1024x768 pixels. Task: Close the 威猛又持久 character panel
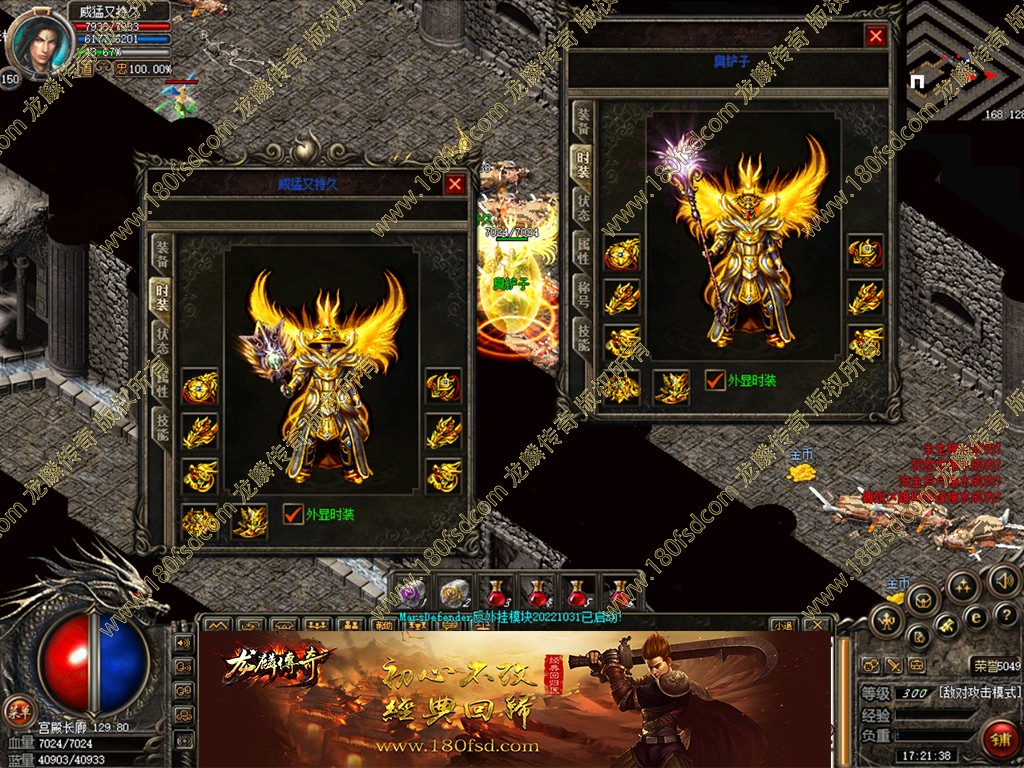(455, 185)
